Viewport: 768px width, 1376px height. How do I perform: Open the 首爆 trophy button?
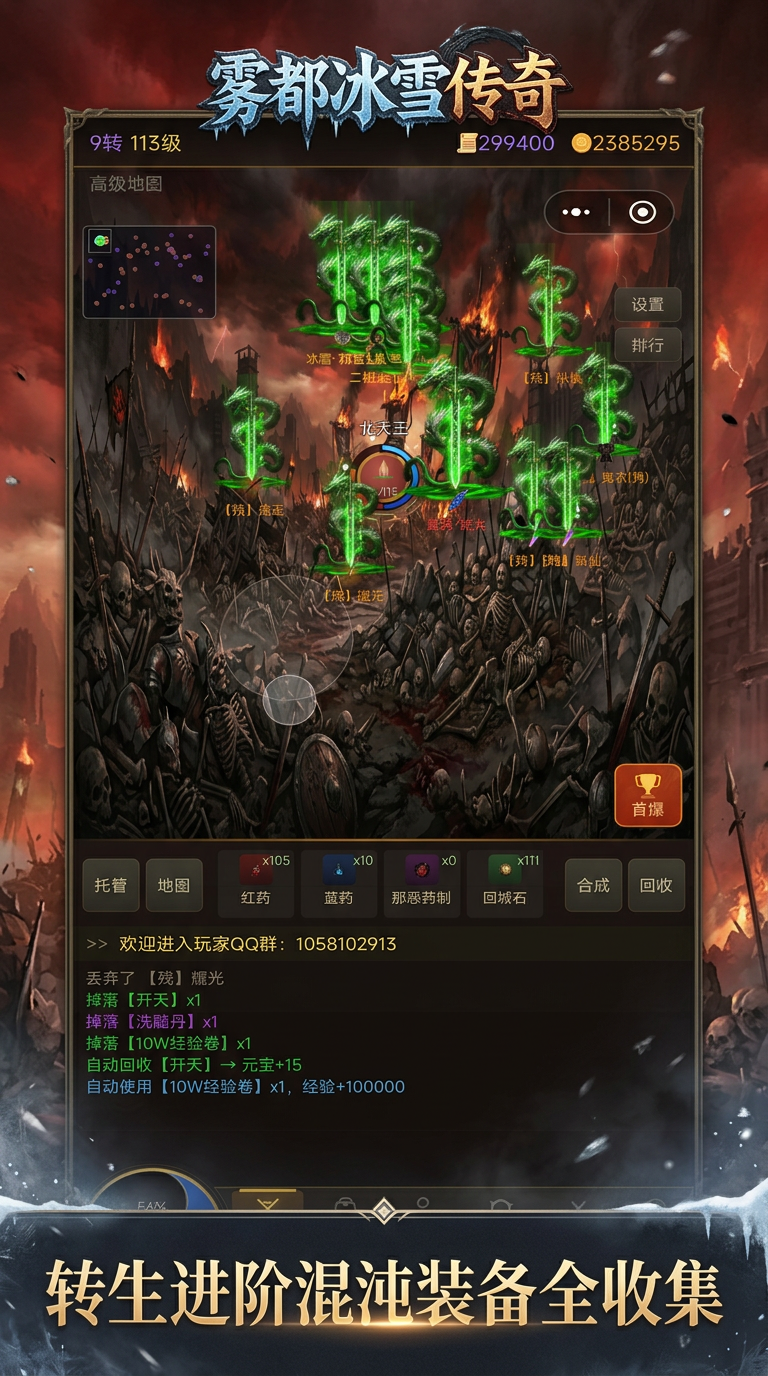click(x=648, y=796)
